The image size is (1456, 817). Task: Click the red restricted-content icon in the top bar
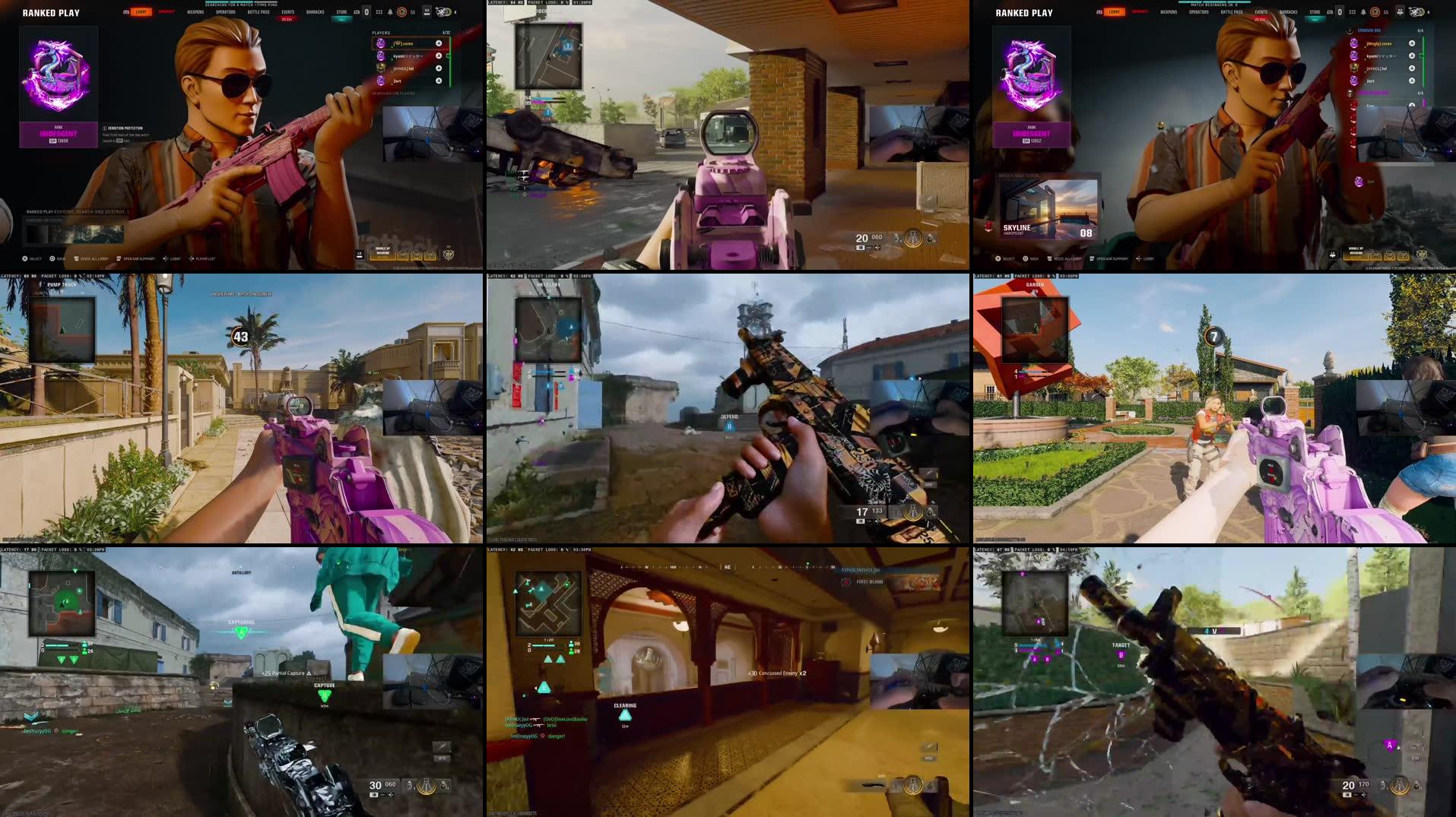[x=402, y=12]
